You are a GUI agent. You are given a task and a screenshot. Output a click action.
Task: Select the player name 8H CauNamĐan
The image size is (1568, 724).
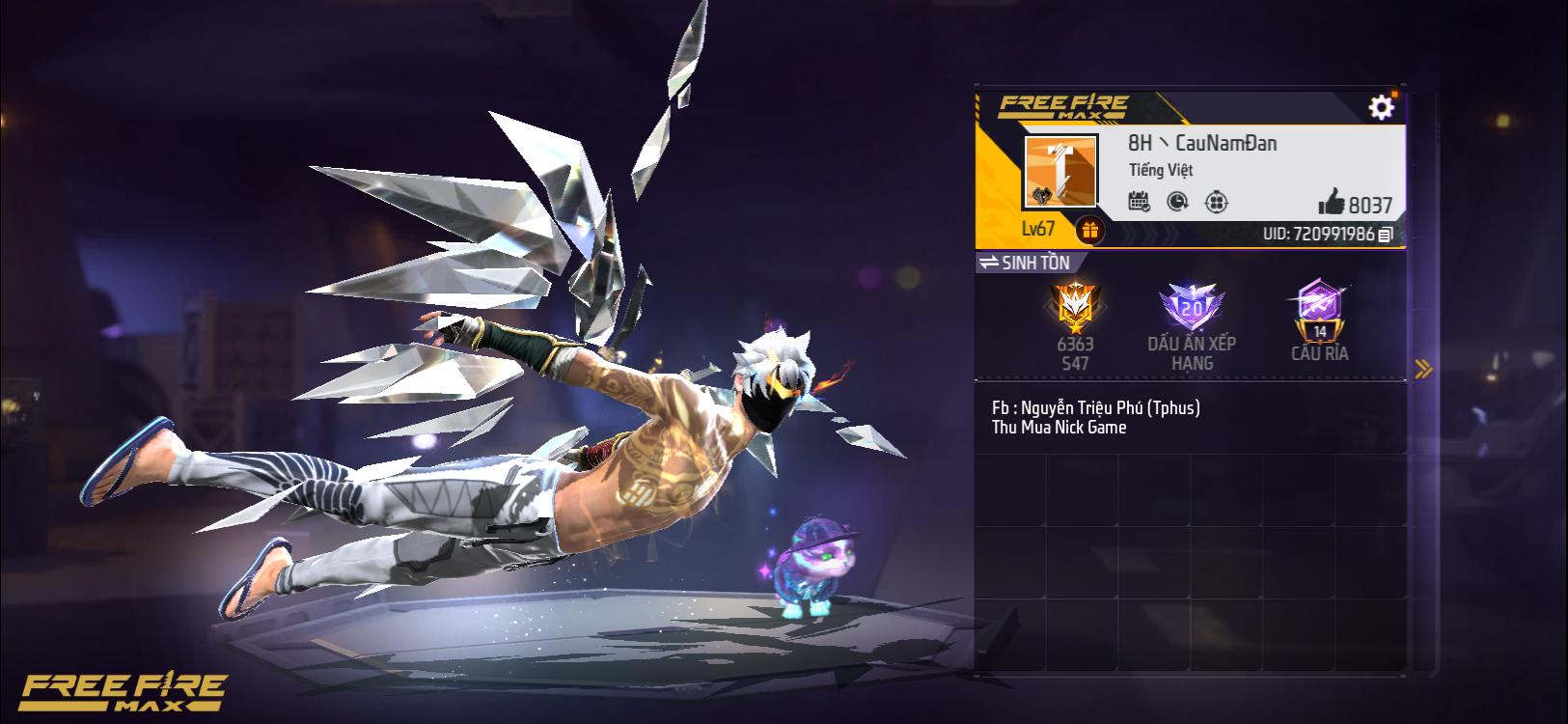pos(1201,143)
